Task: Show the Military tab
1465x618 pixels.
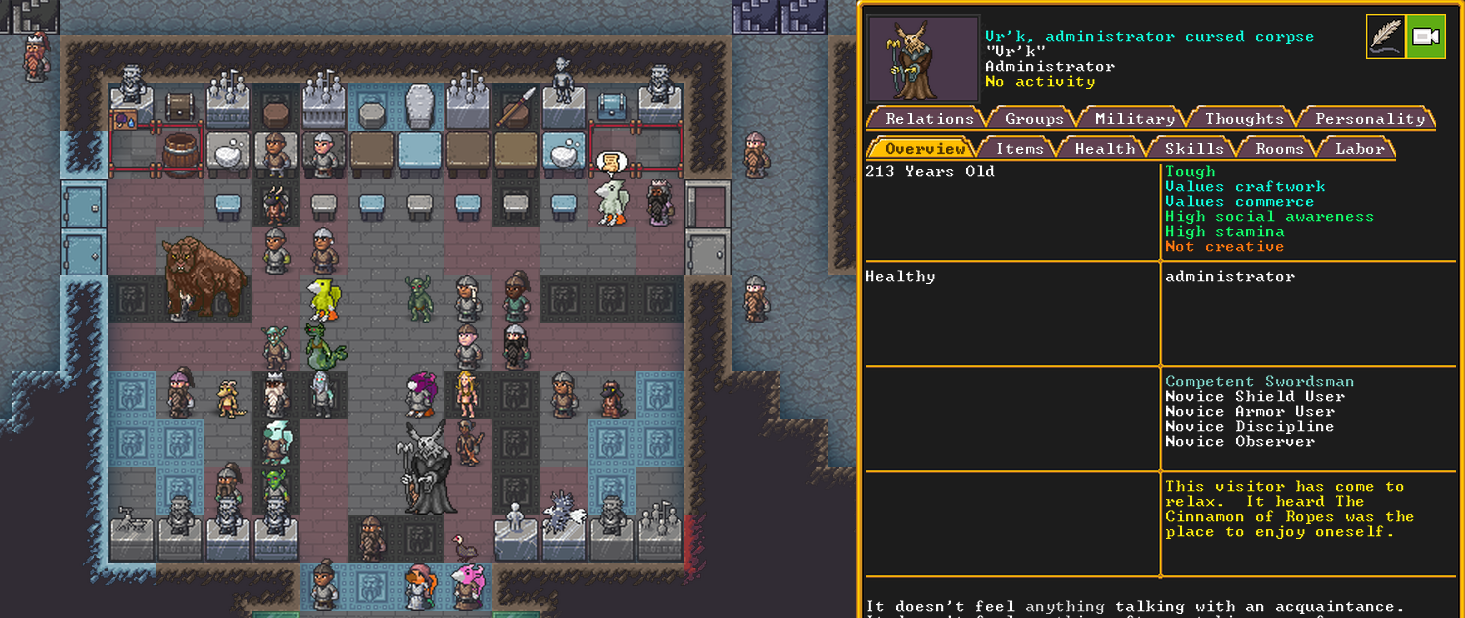Action: tap(1134, 119)
